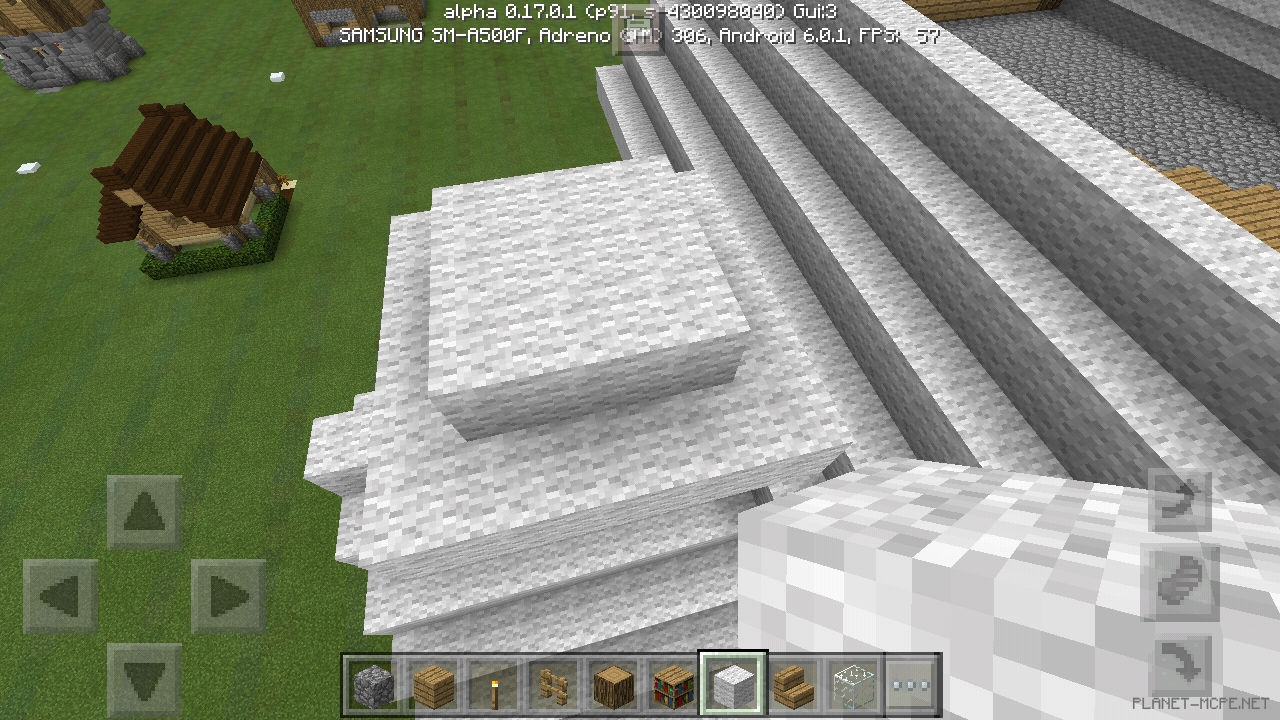
Task: Tap the currently selected quartz block slot
Action: tap(732, 681)
